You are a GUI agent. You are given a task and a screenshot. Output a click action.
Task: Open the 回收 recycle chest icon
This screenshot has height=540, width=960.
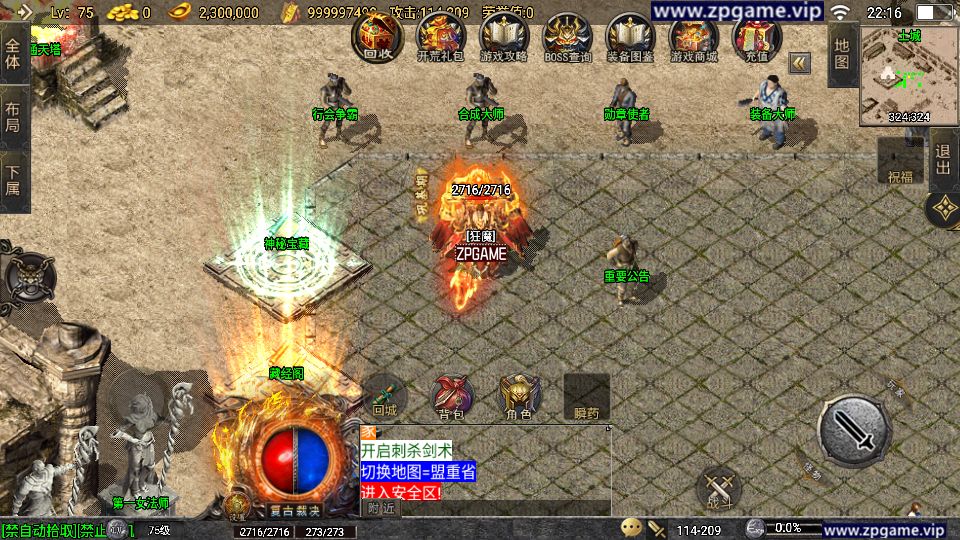pos(378,38)
